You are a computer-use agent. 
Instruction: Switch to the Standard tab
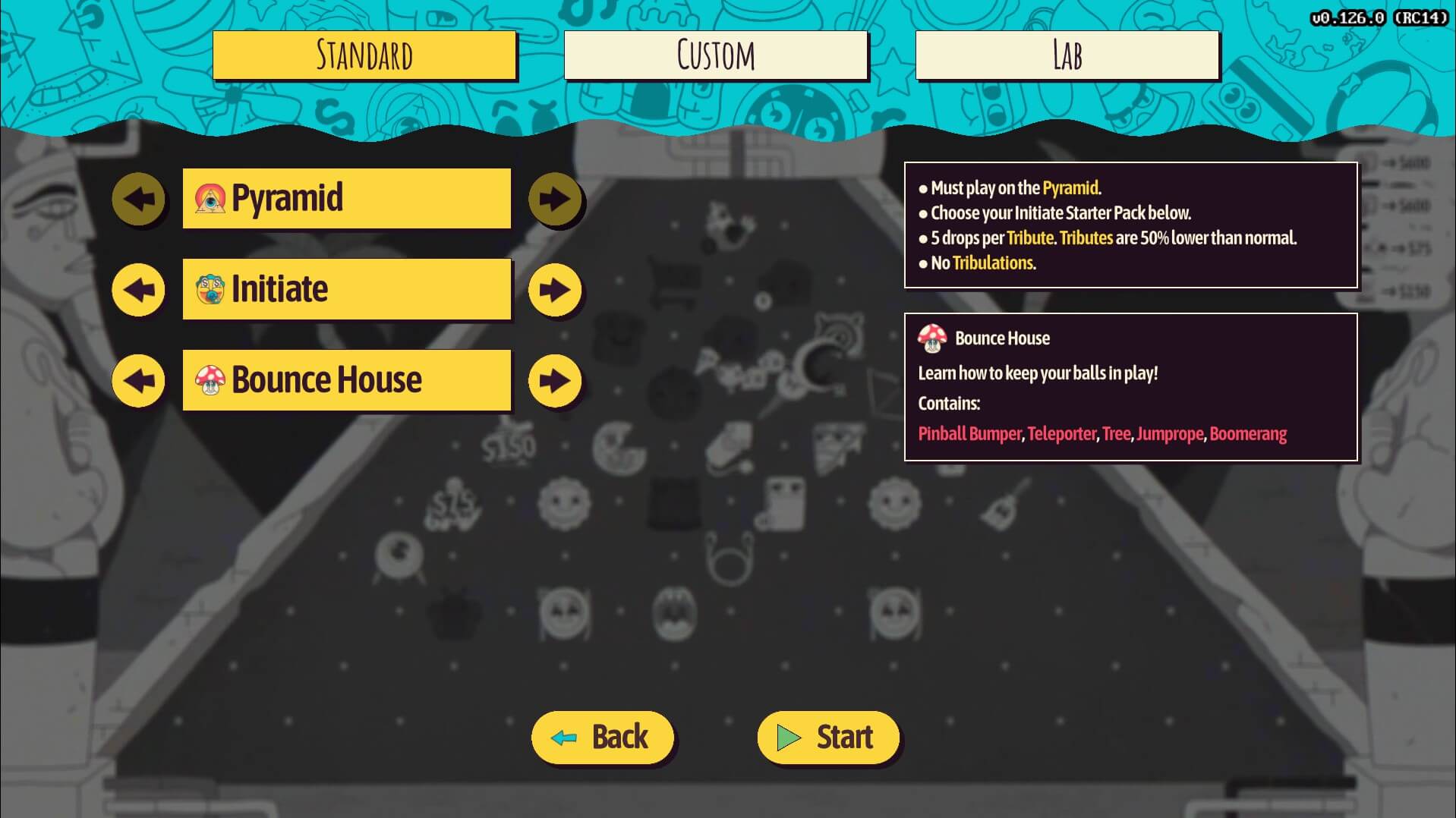(x=364, y=55)
